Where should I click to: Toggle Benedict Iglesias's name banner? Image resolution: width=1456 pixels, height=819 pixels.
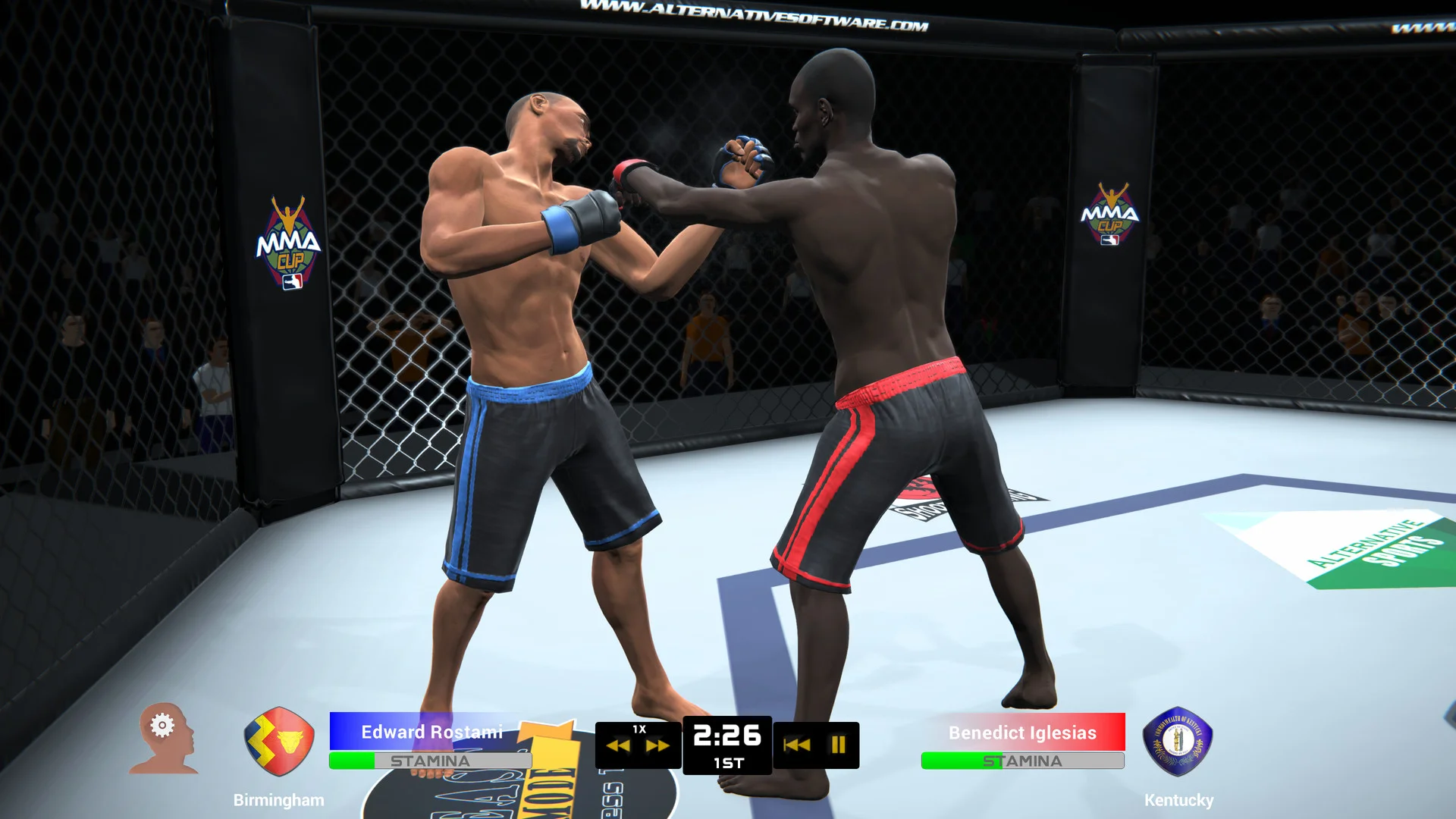(1022, 732)
